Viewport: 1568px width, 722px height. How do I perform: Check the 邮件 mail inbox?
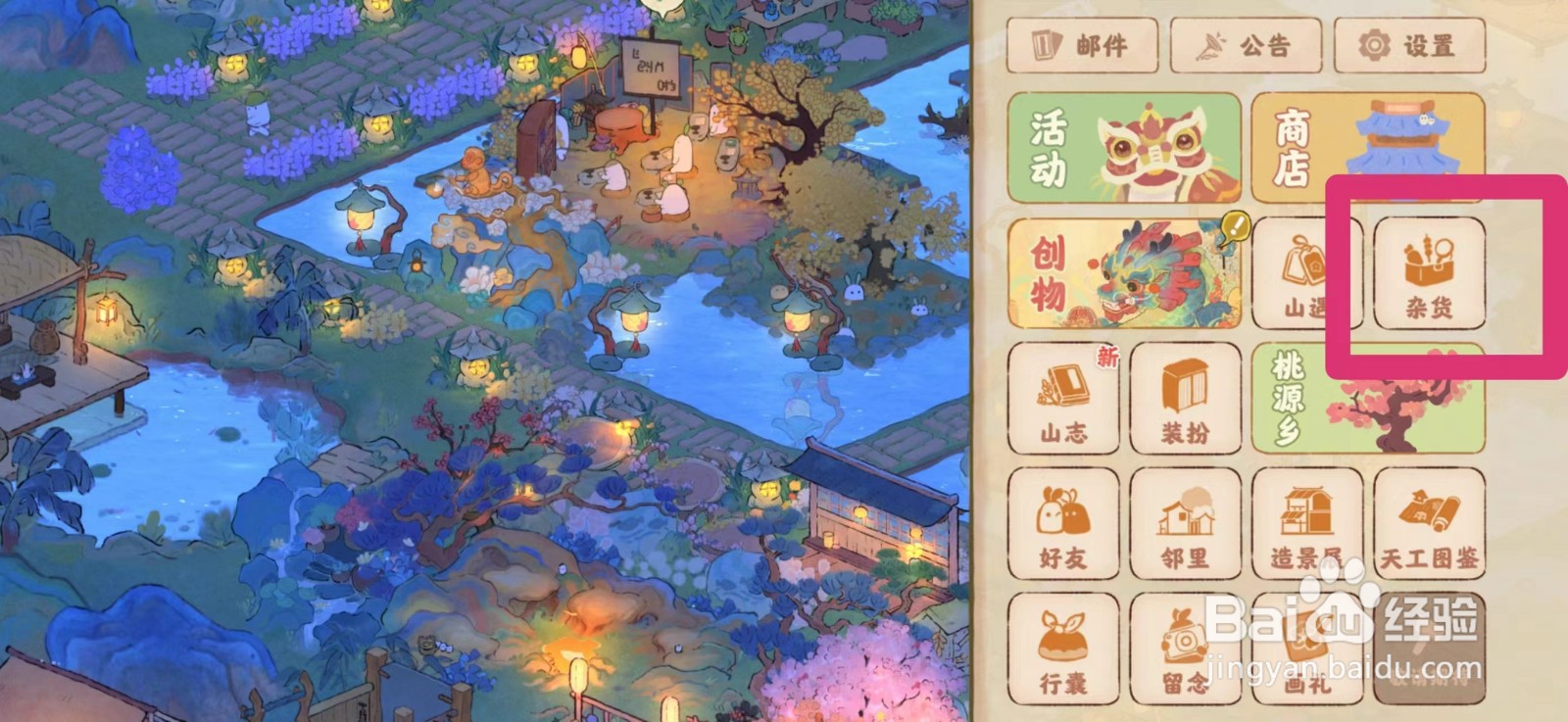point(1081,45)
